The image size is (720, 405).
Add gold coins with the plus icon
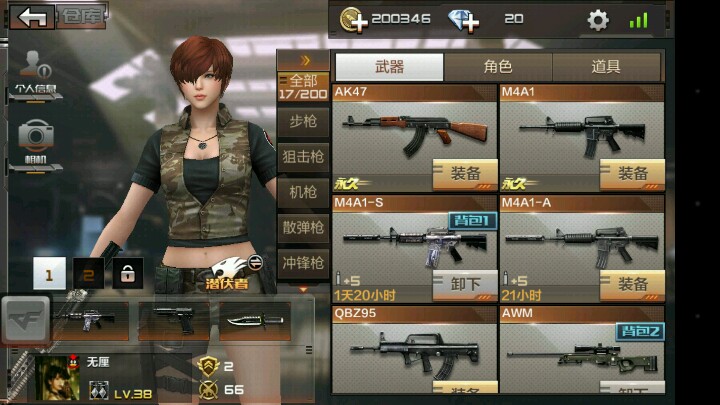coord(352,19)
